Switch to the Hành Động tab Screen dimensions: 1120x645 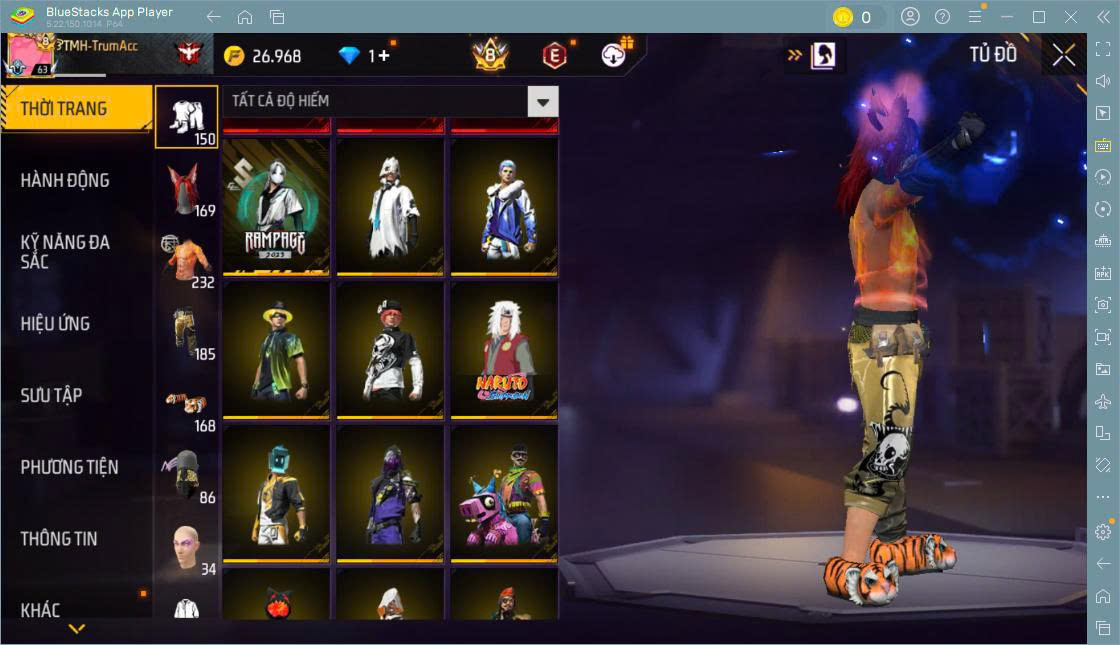point(66,181)
